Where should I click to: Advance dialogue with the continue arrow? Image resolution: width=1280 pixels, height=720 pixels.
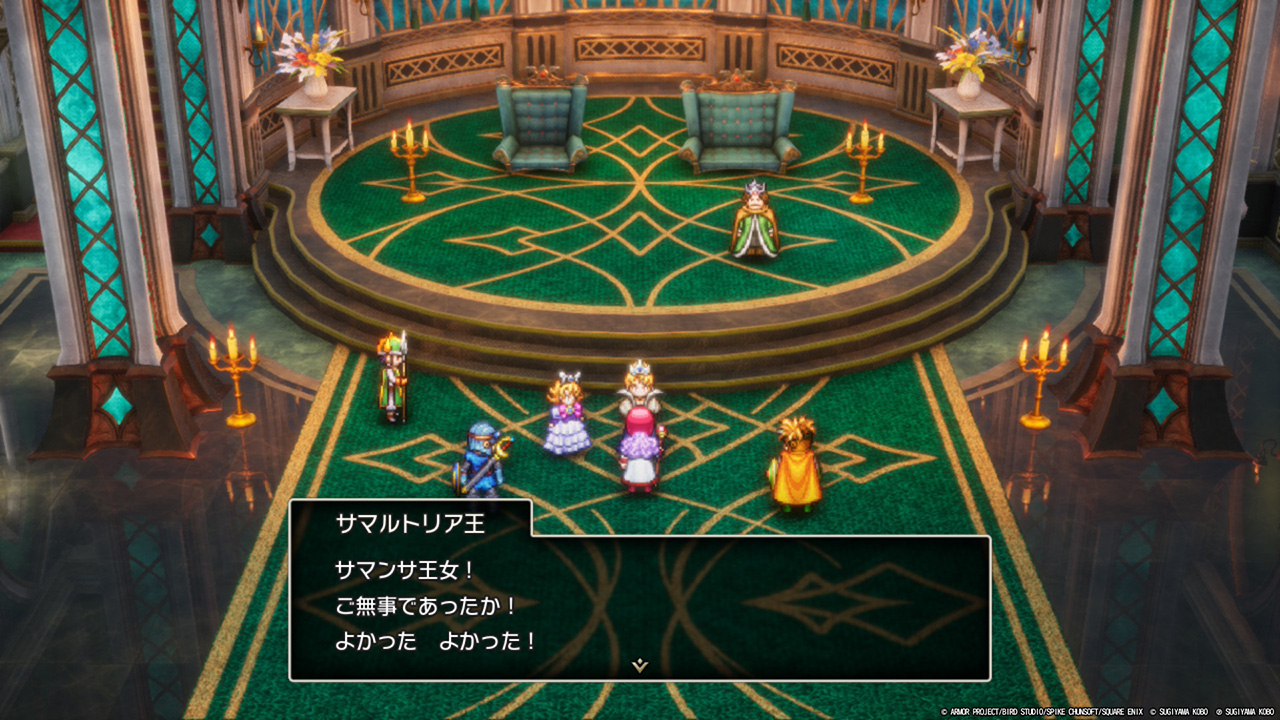(640, 665)
